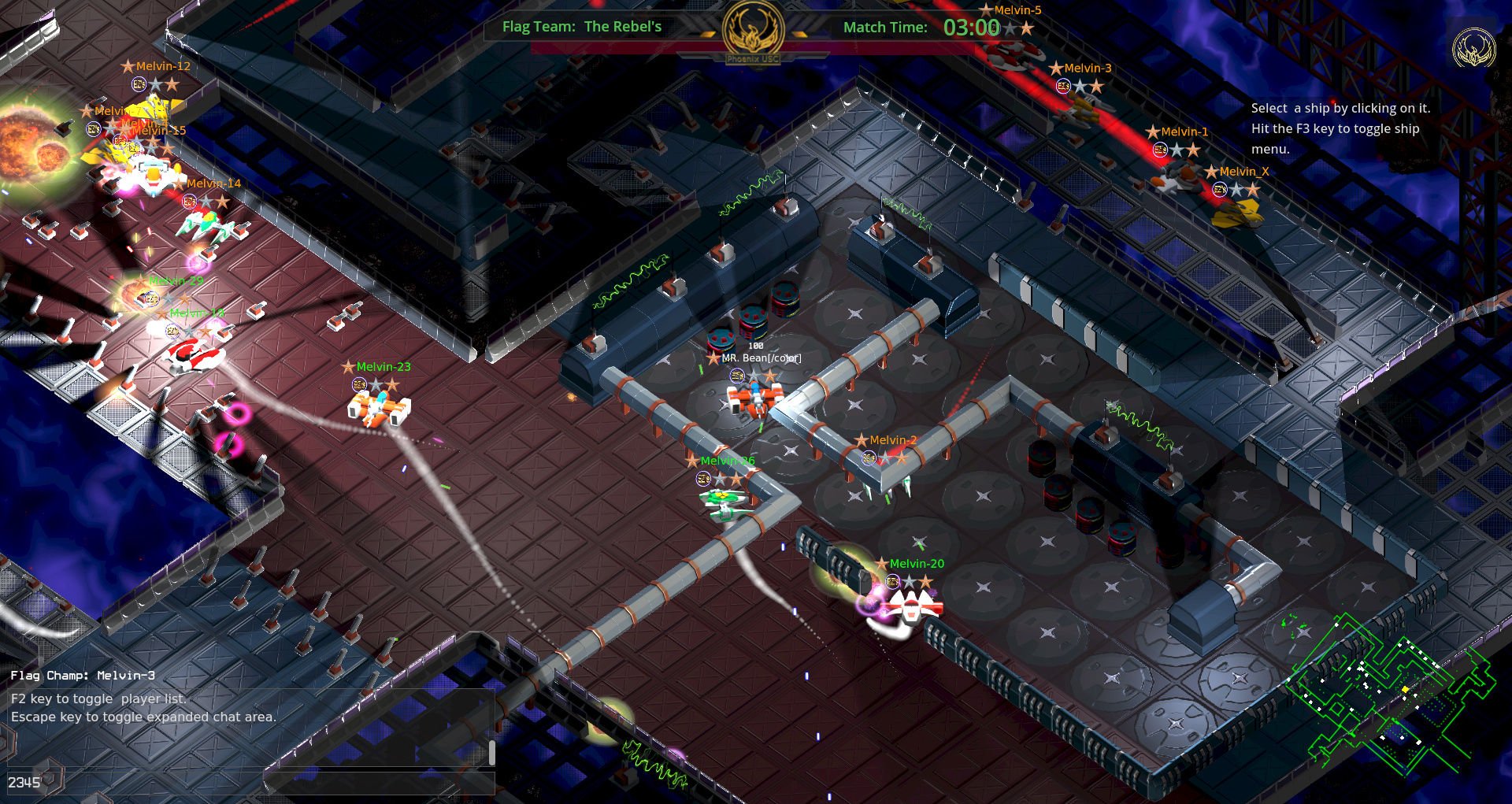Grab the chat area scrollbar handle
1512x804 pixels.
[492, 752]
